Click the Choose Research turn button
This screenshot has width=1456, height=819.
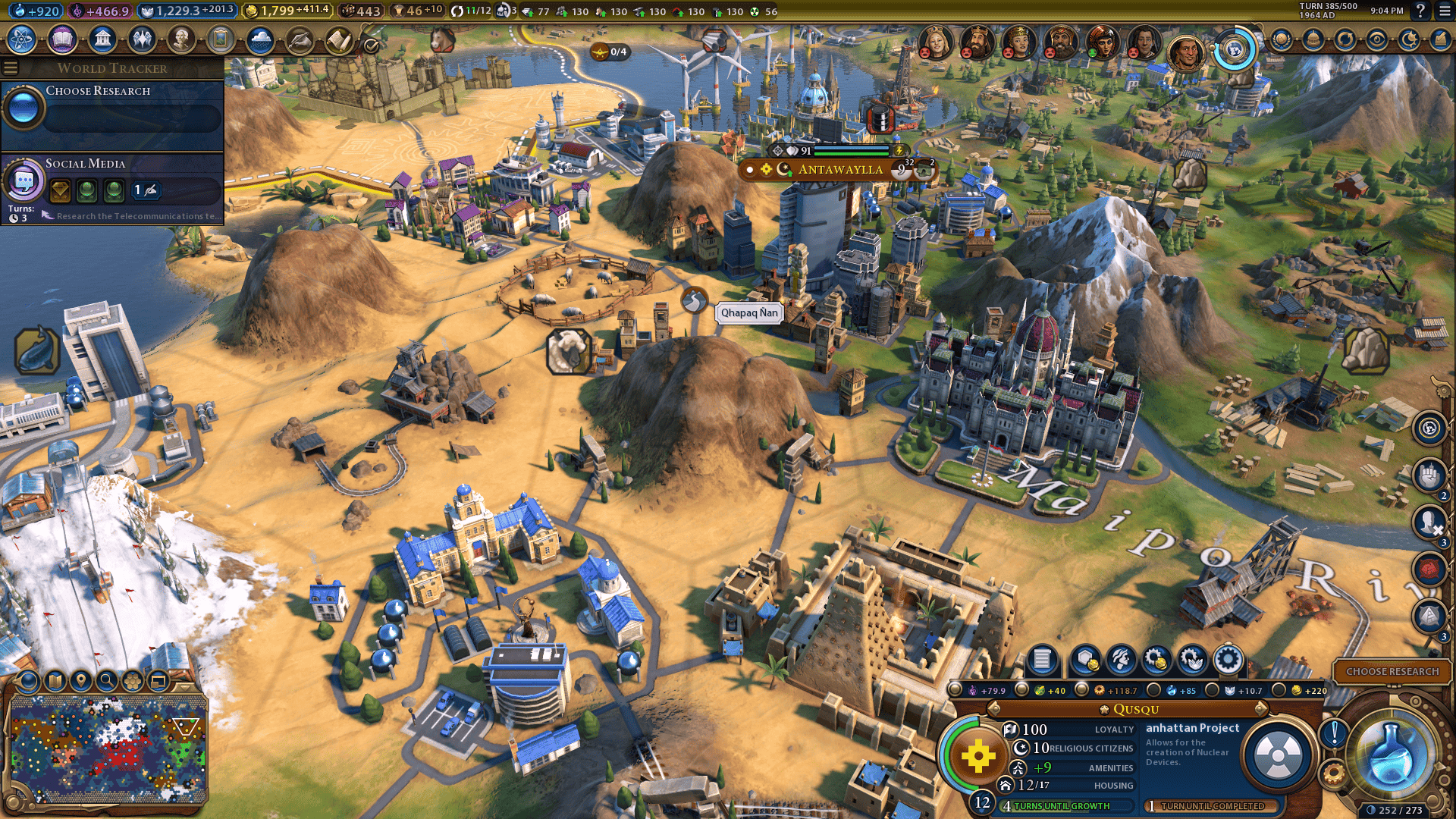click(1392, 671)
